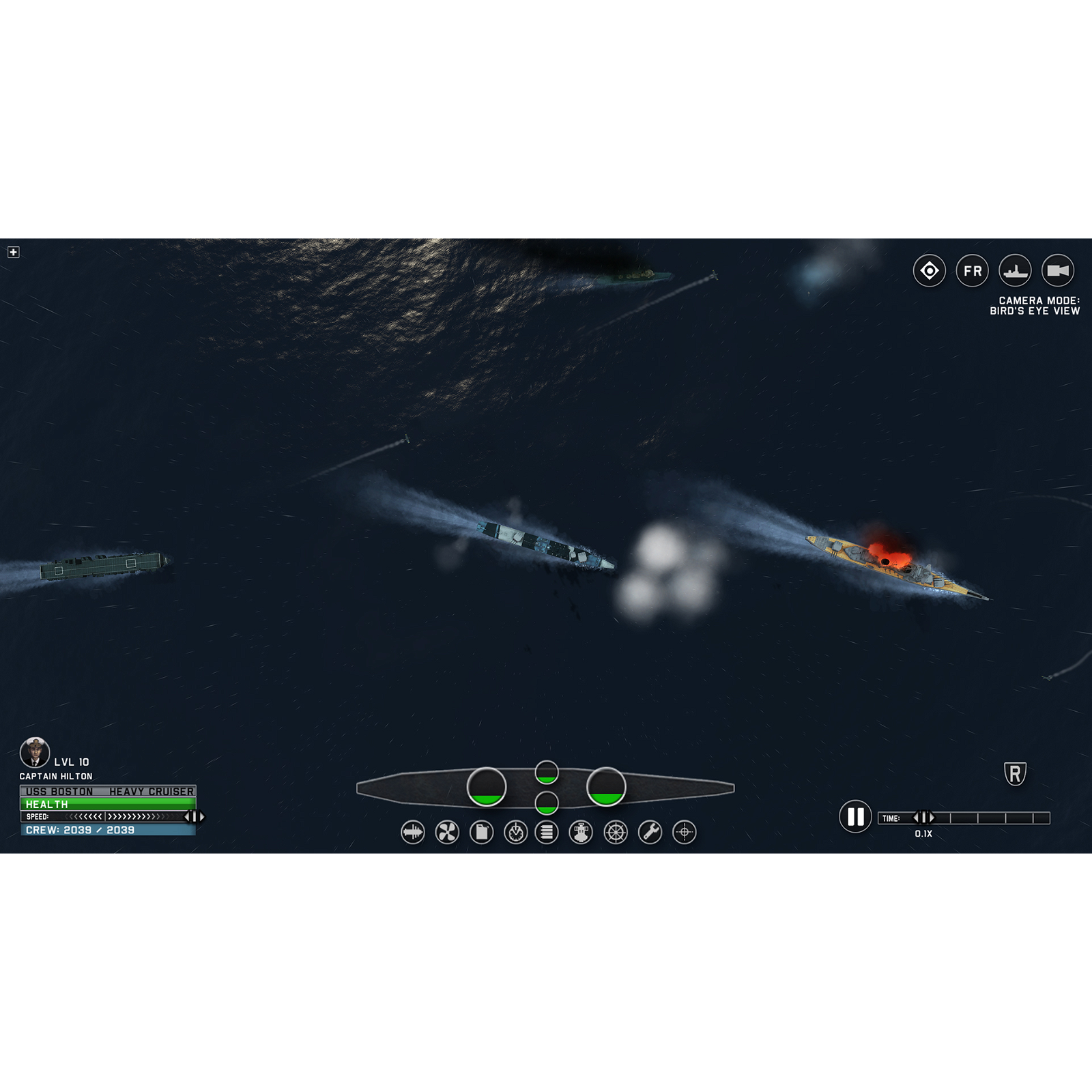This screenshot has height=1092, width=1092.
Task: Toggle the FR camera mode
Action: pyautogui.click(x=973, y=271)
